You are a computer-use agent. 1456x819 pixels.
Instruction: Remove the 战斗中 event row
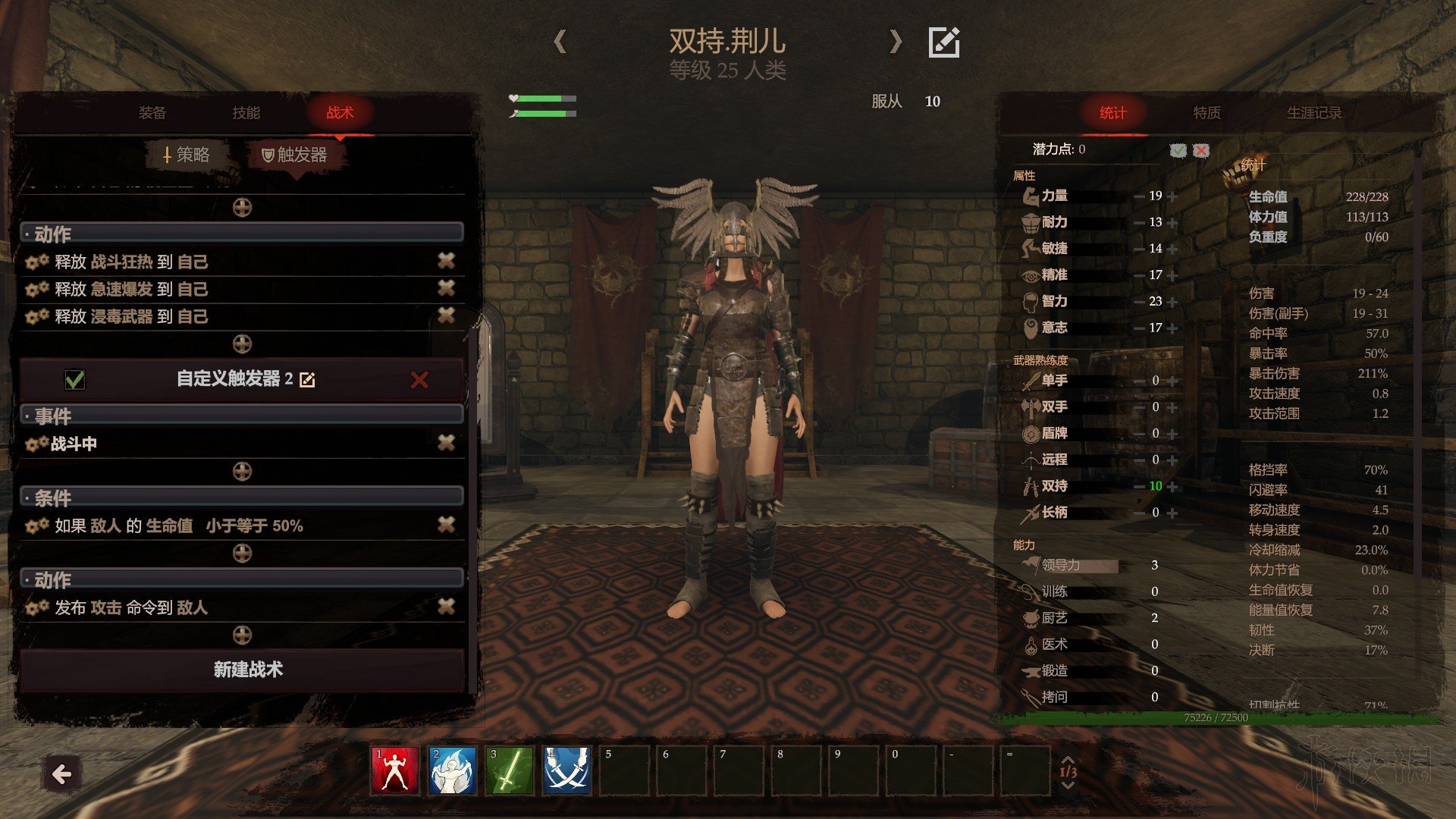click(446, 443)
